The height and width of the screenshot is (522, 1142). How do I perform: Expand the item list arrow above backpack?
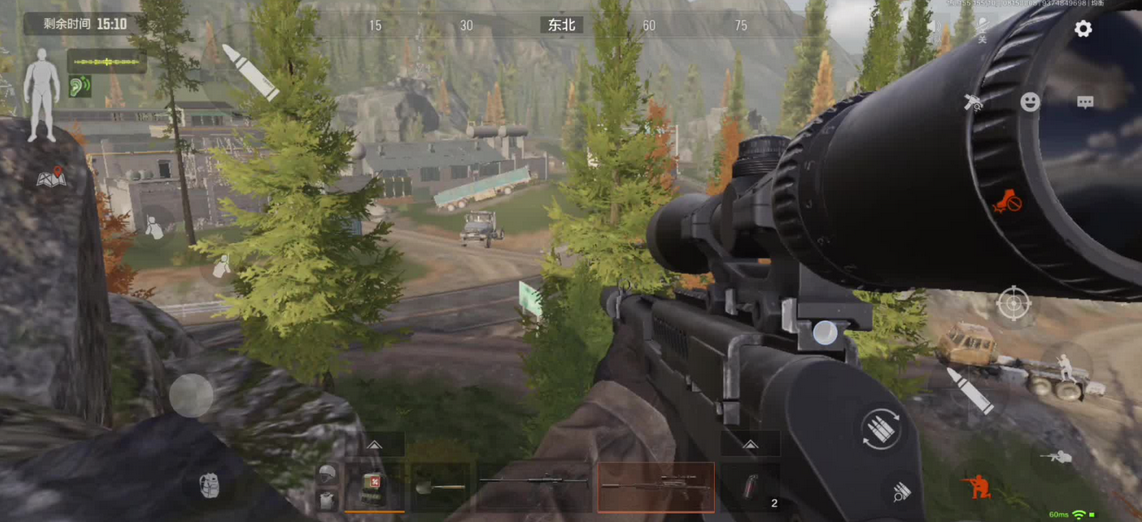(374, 445)
